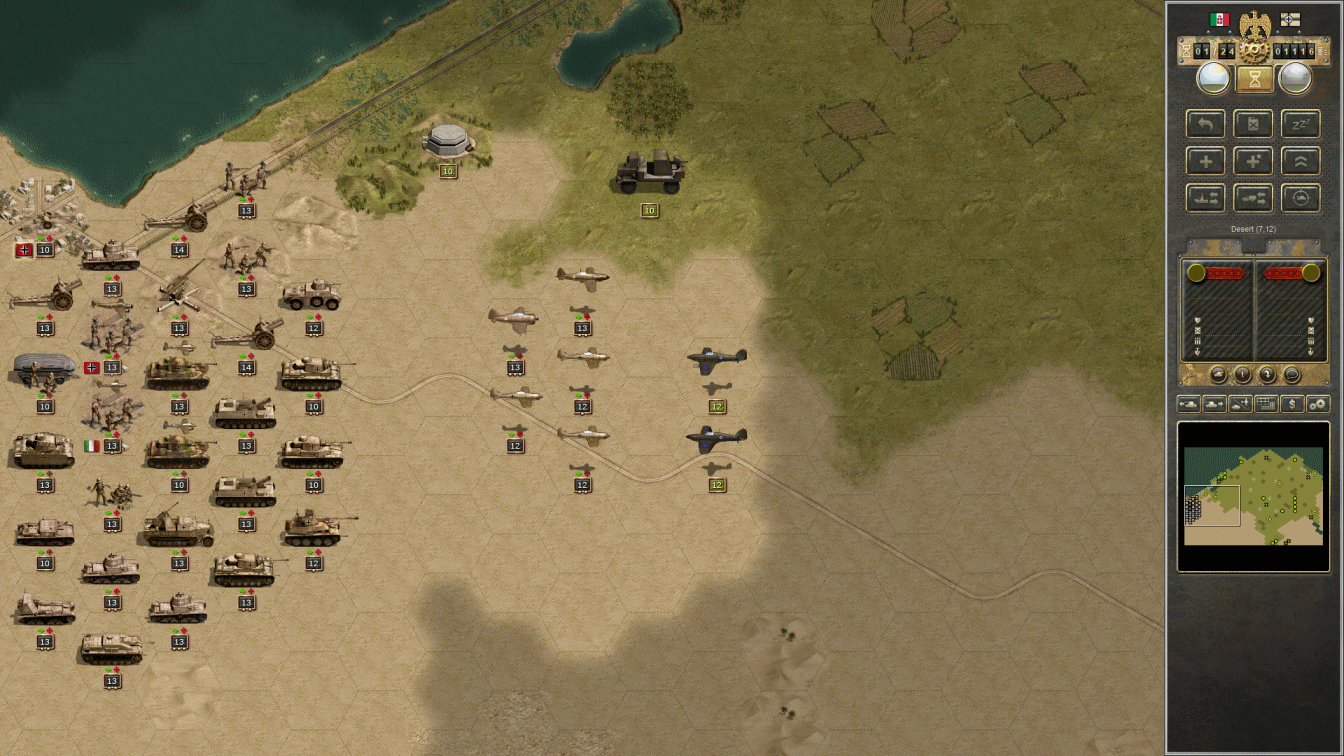1344x756 pixels.
Task: Click the reinforce plus icon
Action: click(x=1206, y=161)
